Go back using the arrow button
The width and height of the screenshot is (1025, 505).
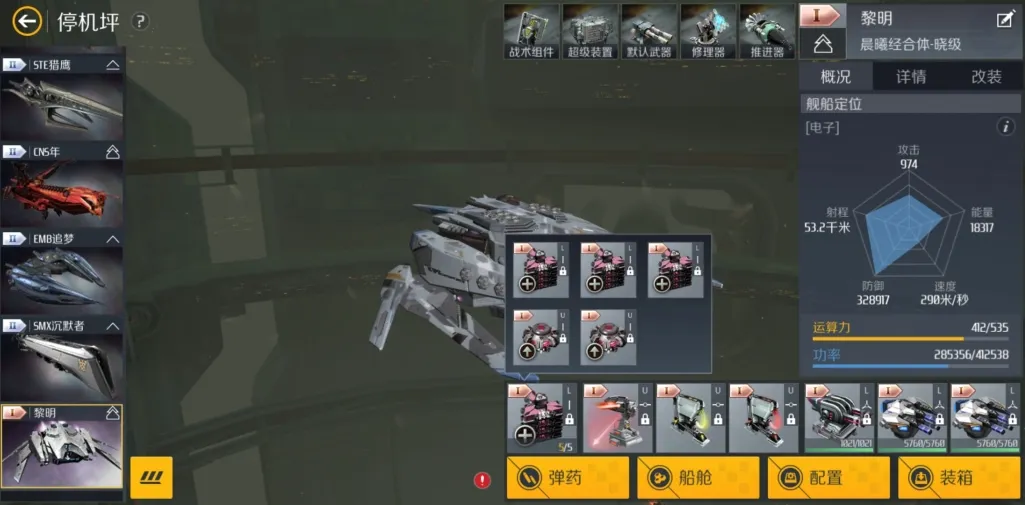tap(27, 21)
